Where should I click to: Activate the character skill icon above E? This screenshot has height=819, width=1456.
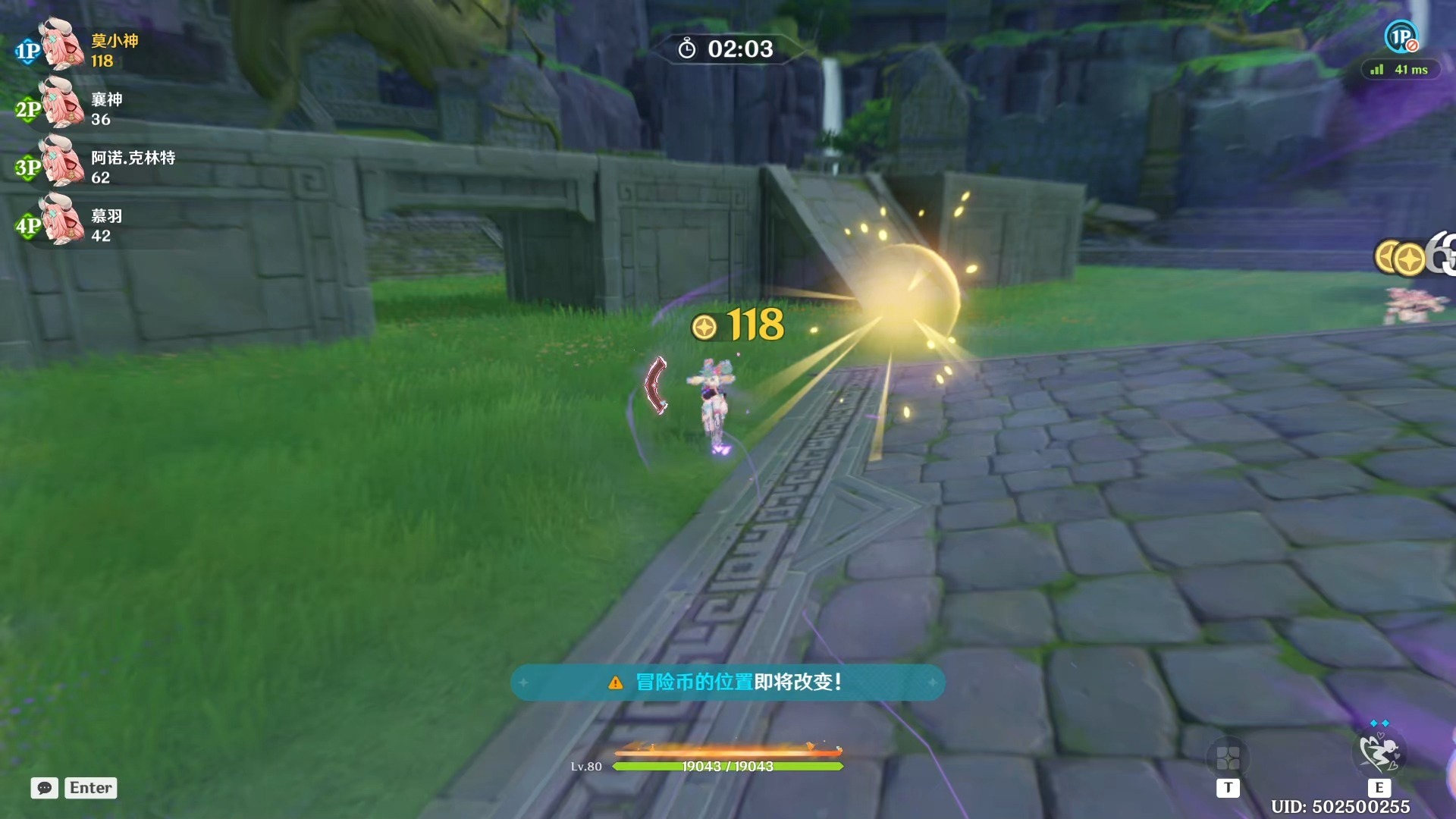1379,752
